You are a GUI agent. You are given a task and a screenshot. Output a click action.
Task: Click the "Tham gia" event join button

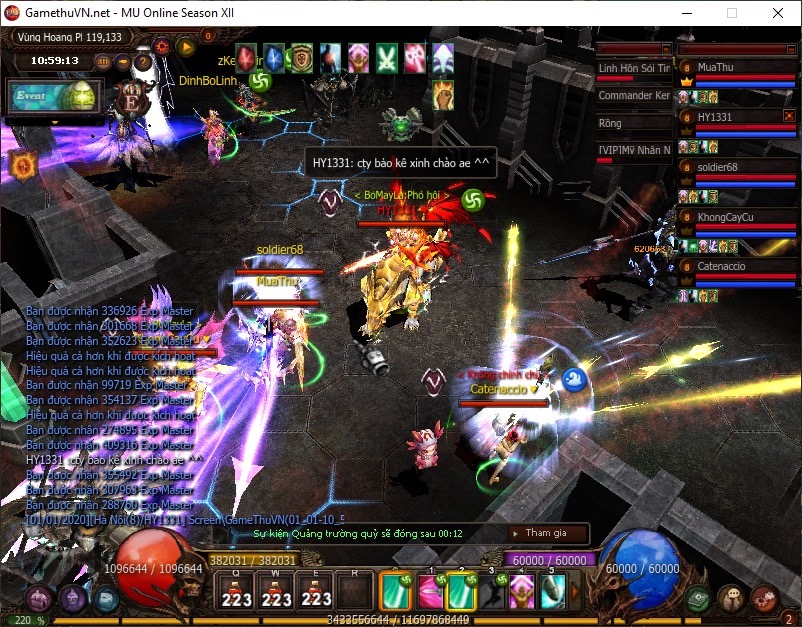546,534
